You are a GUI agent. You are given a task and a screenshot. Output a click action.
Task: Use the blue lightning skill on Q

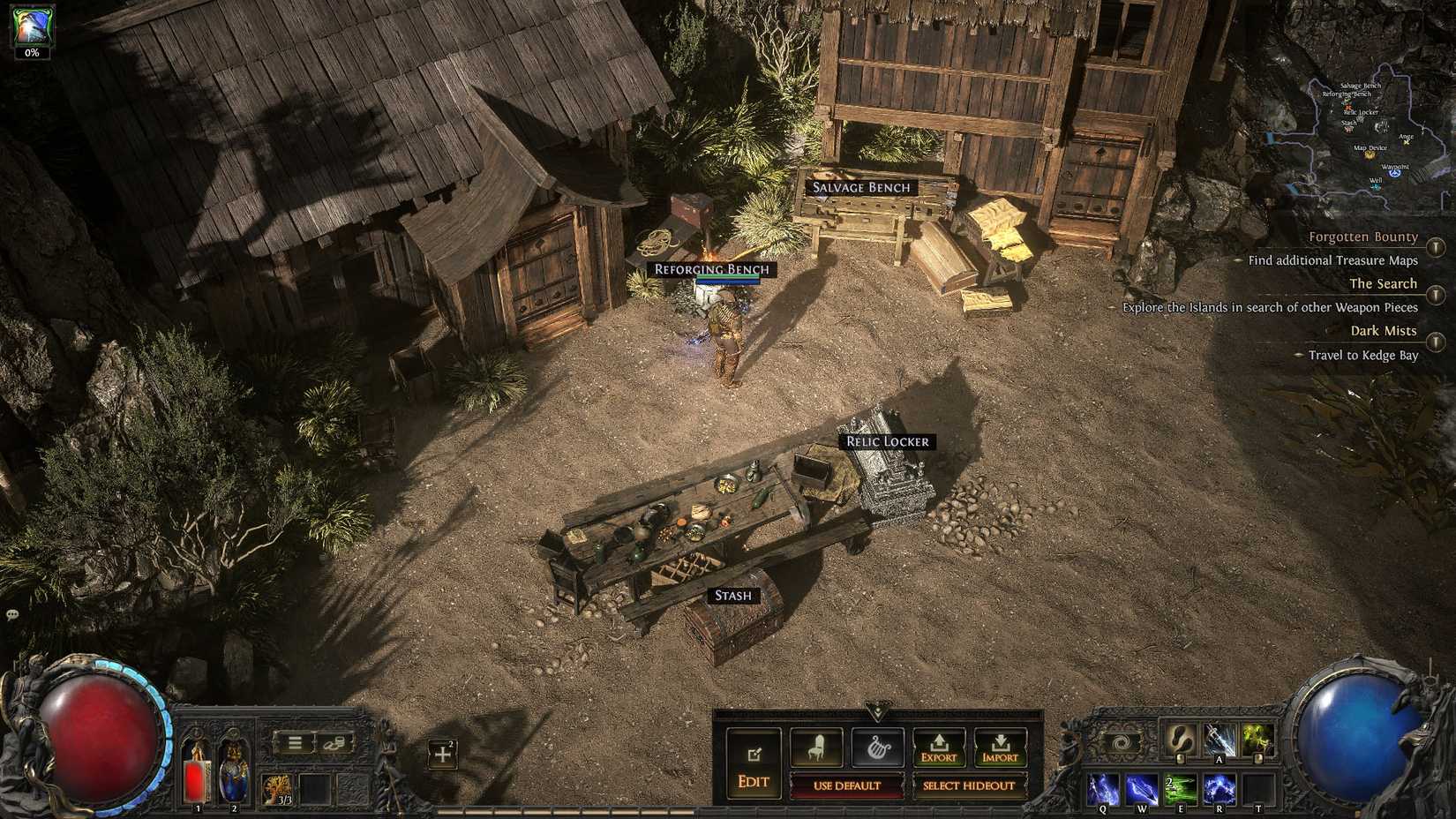(1103, 790)
